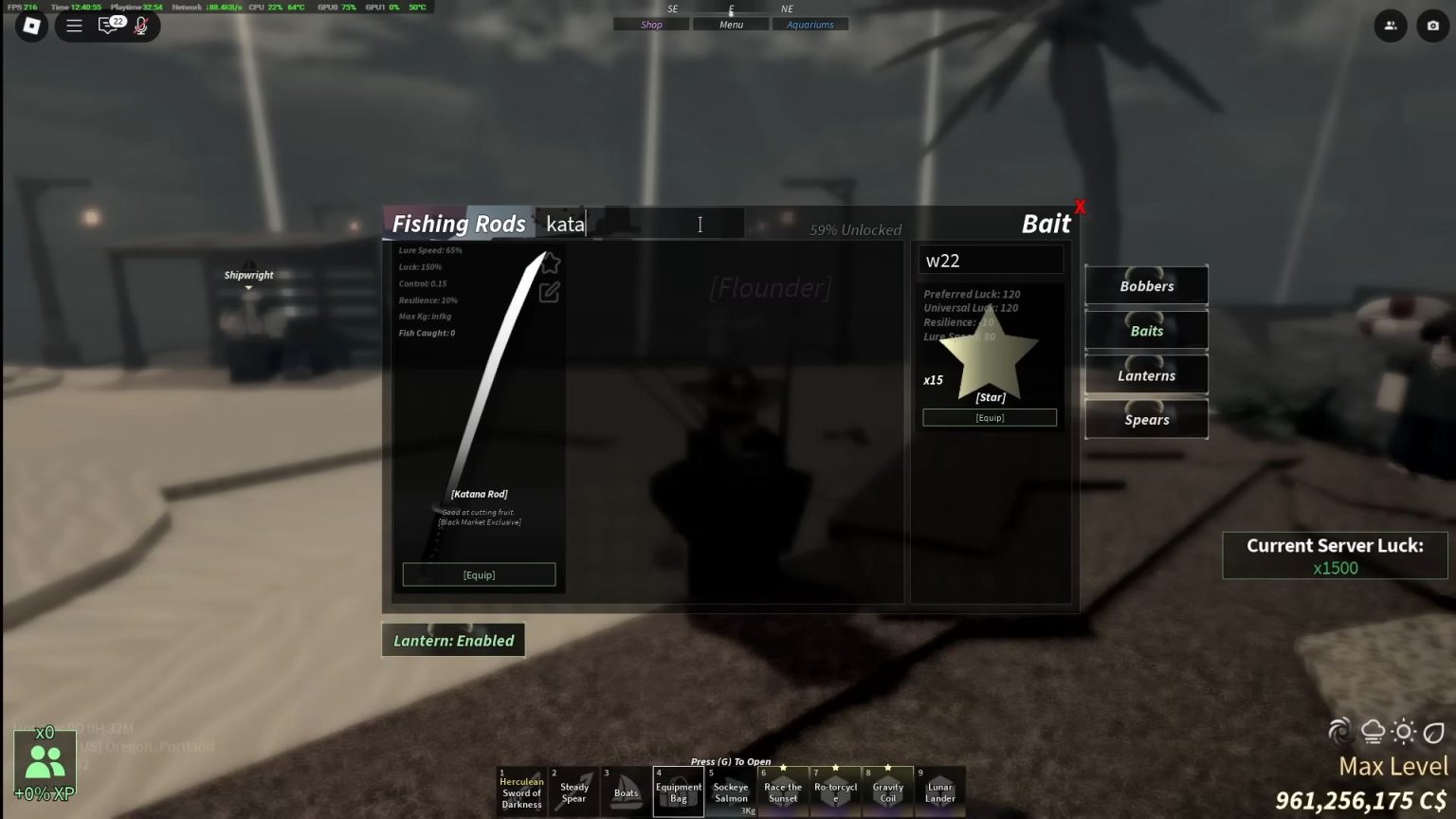Open the hamburger menu icon
The height and width of the screenshot is (819, 1456).
coord(73,26)
